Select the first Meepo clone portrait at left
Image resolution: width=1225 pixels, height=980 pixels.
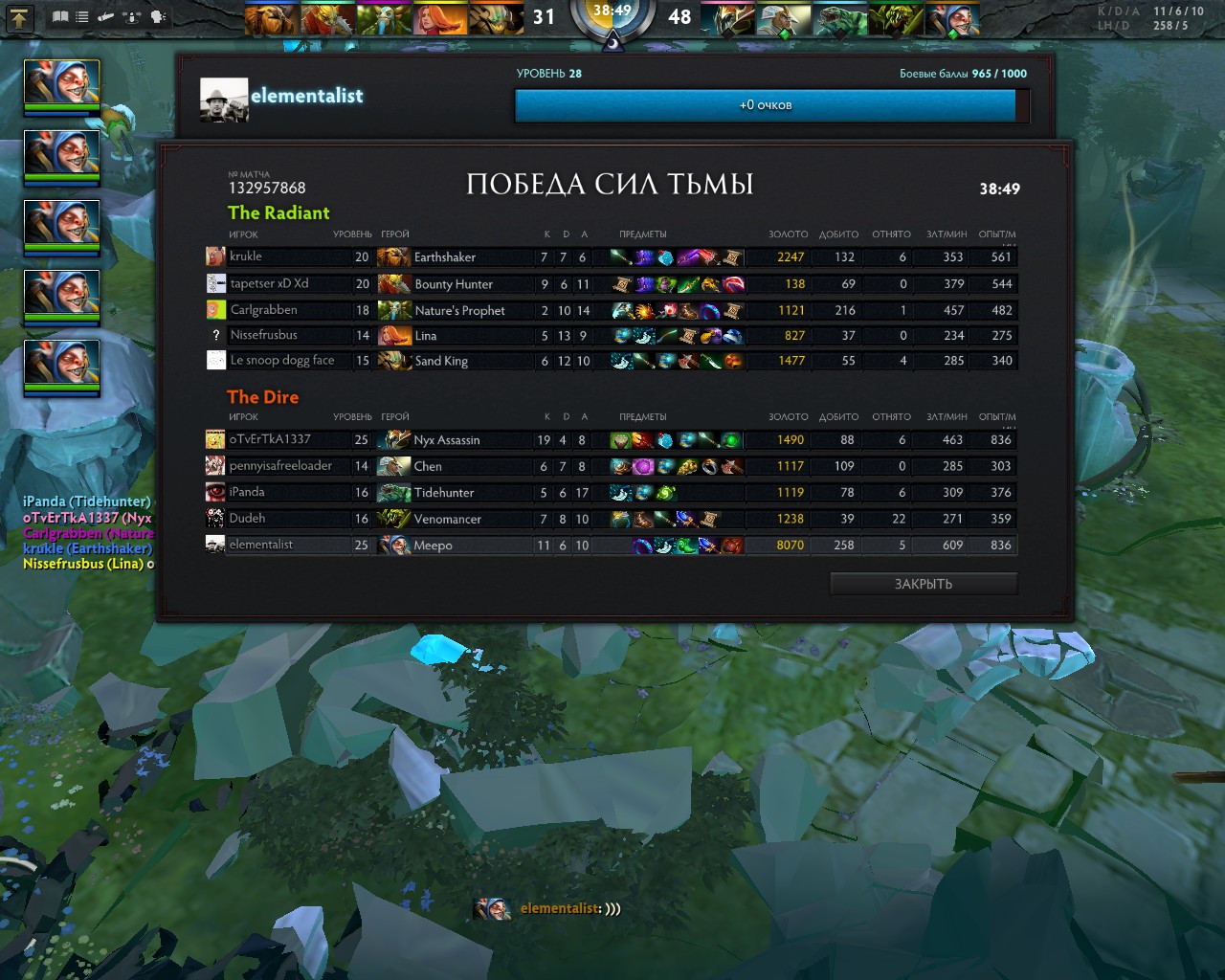[x=61, y=82]
